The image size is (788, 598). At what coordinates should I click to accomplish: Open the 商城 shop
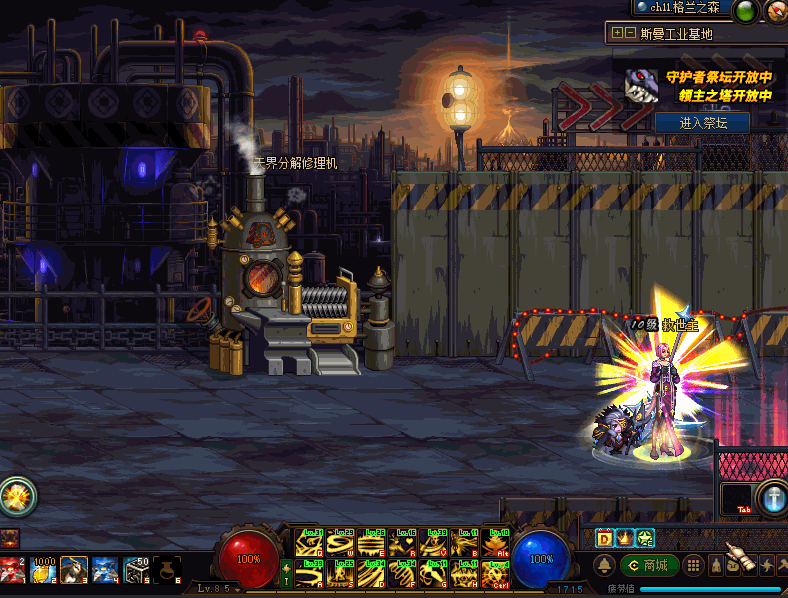pyautogui.click(x=649, y=565)
